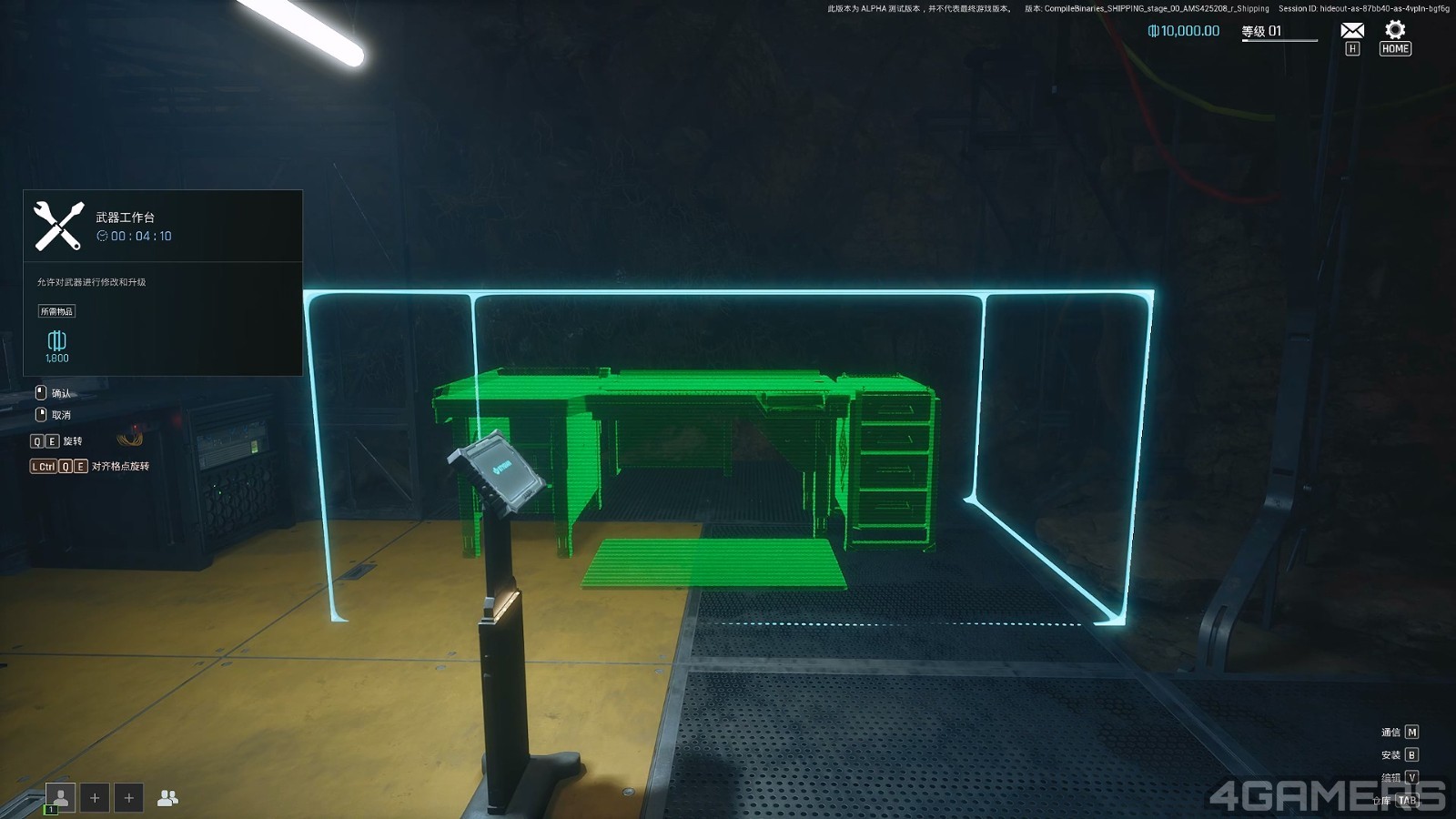Screen dimensions: 1456x819
Task: Open the friends list icon
Action: (x=167, y=798)
